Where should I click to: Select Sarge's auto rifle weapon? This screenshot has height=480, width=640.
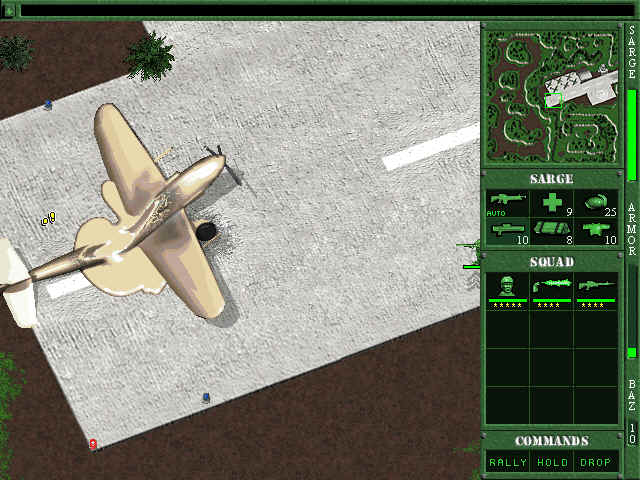pos(507,203)
